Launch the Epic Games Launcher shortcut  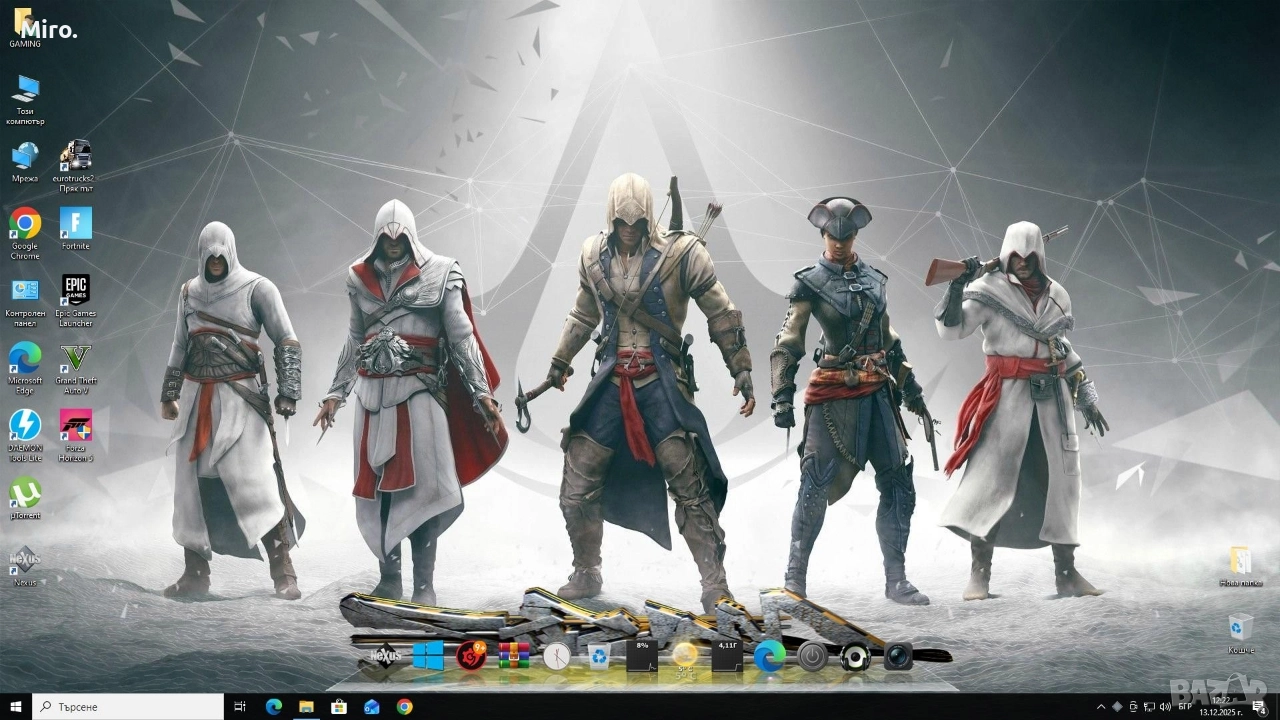75,291
